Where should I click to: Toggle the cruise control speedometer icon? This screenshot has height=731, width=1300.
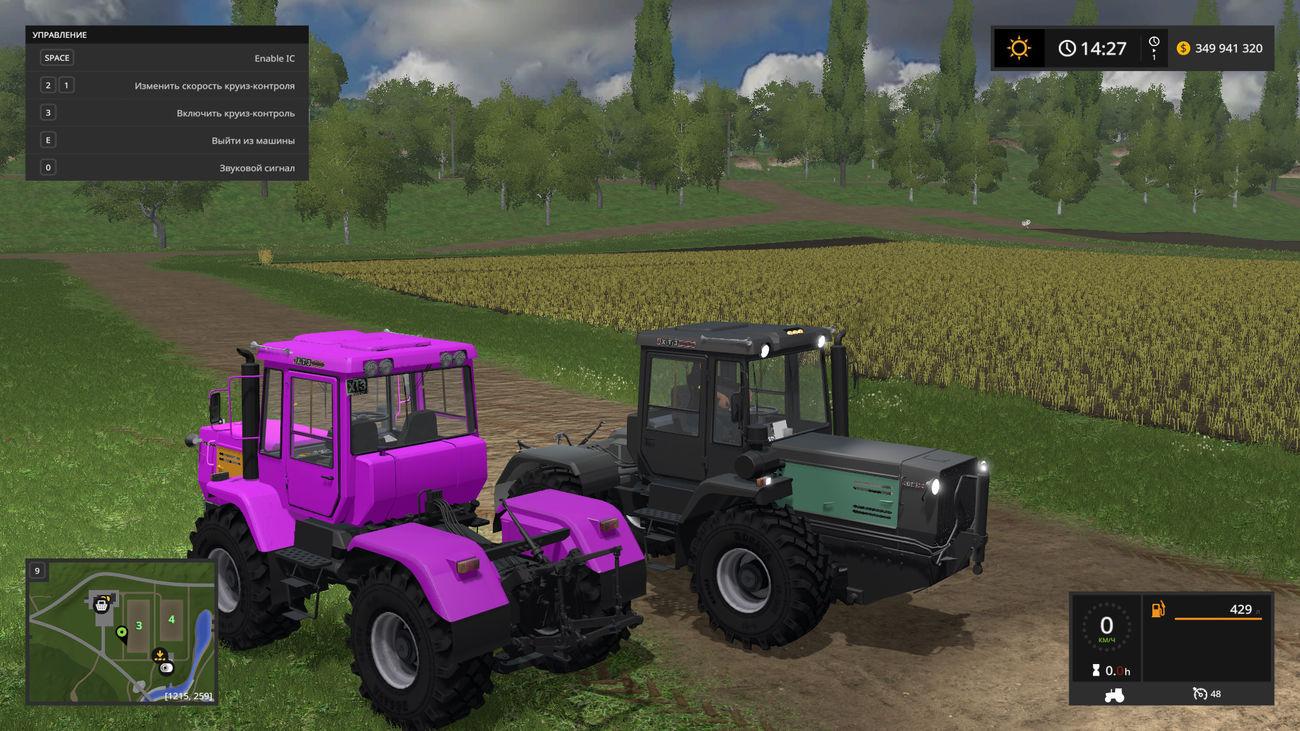pyautogui.click(x=1200, y=694)
